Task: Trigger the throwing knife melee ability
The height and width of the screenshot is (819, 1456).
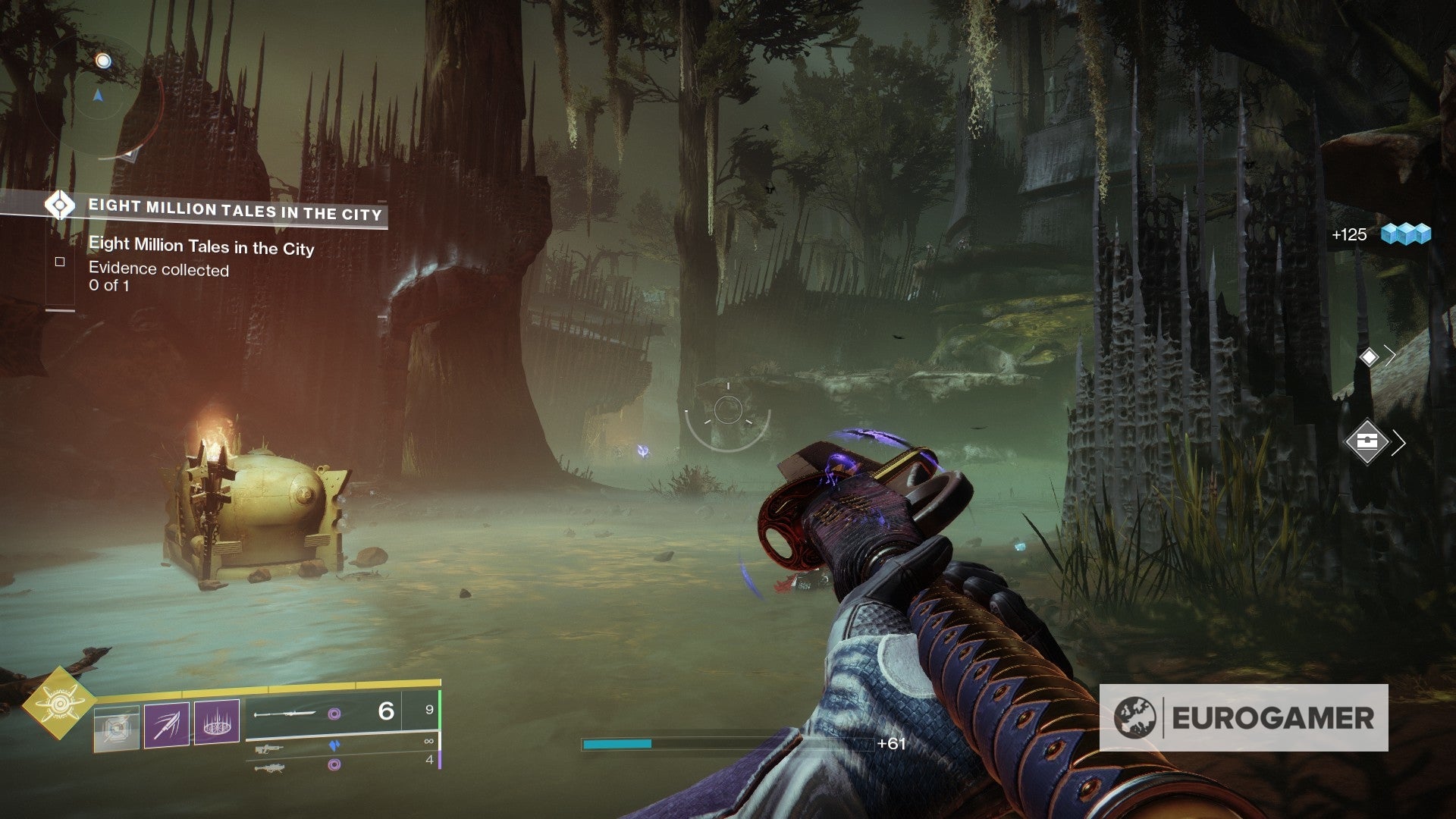Action: point(167,725)
